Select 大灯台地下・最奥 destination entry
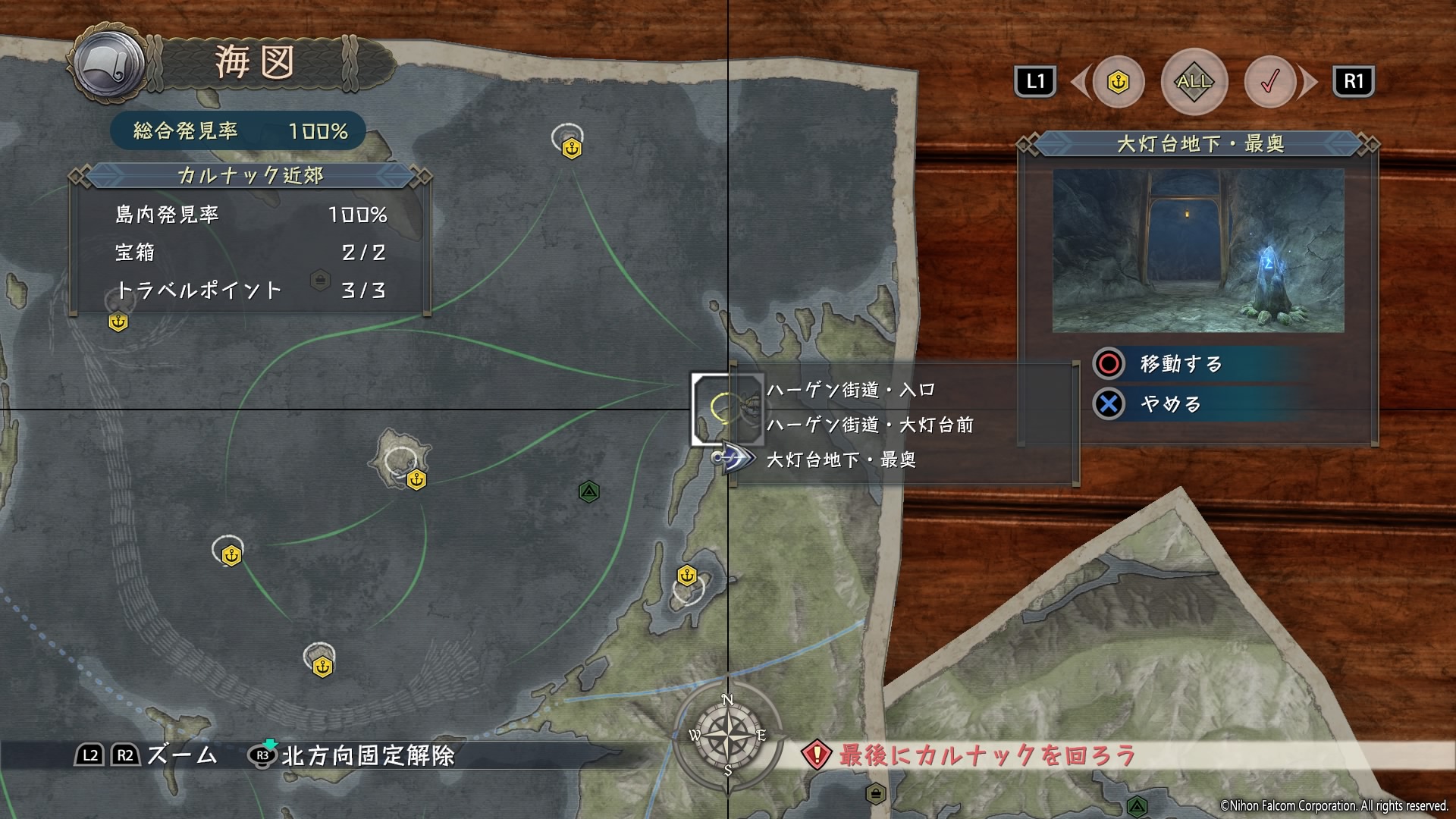1456x819 pixels. click(x=841, y=460)
